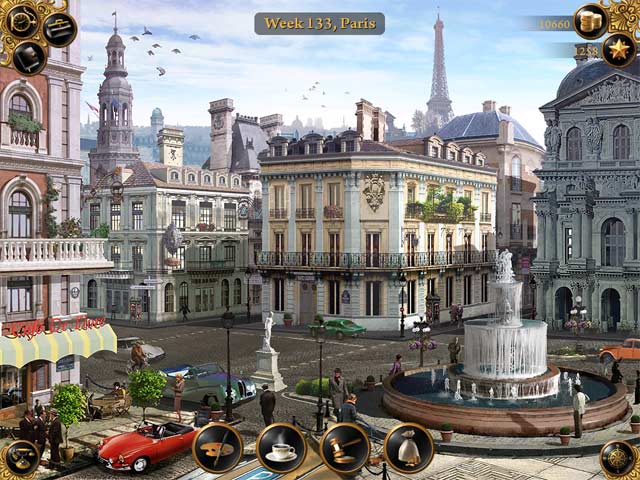Open the auction gavel button
This screenshot has width=640, height=480.
[x=345, y=448]
